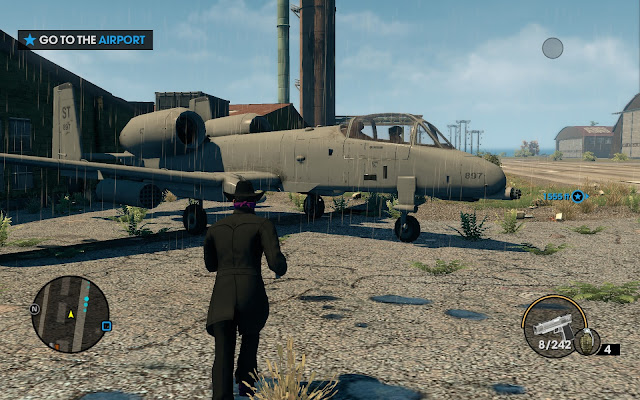Select the grenade icon
The height and width of the screenshot is (400, 640).
[x=590, y=341]
